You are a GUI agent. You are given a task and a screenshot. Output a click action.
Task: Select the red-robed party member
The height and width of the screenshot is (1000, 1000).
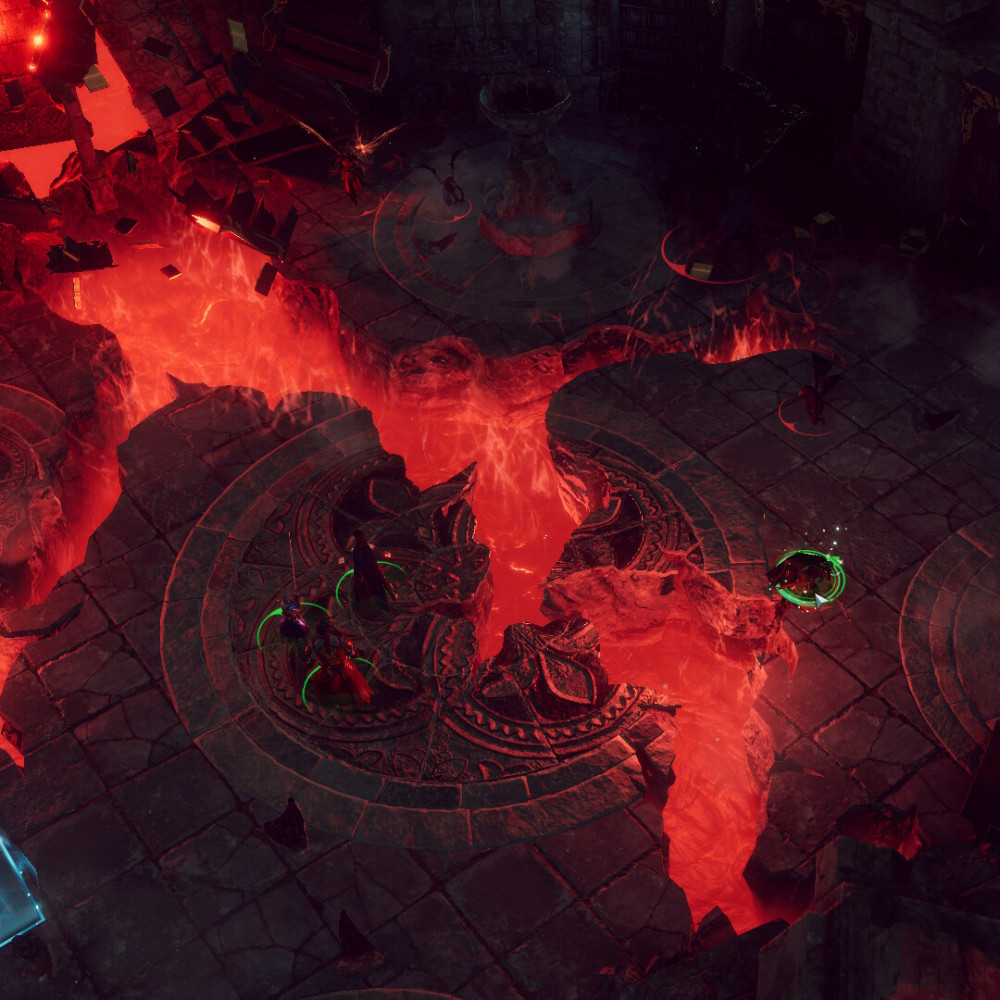coord(338,672)
